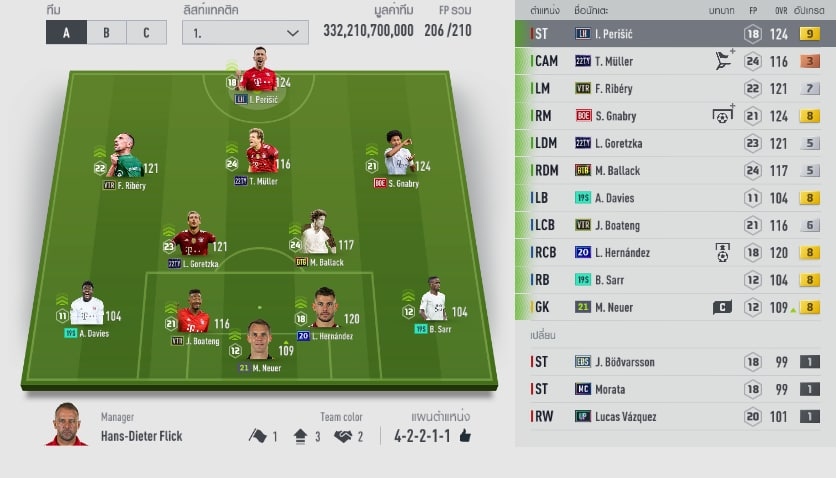Viewport: 836px width, 478px height.
Task: Open the tactics list dropdown
Action: click(x=245, y=31)
